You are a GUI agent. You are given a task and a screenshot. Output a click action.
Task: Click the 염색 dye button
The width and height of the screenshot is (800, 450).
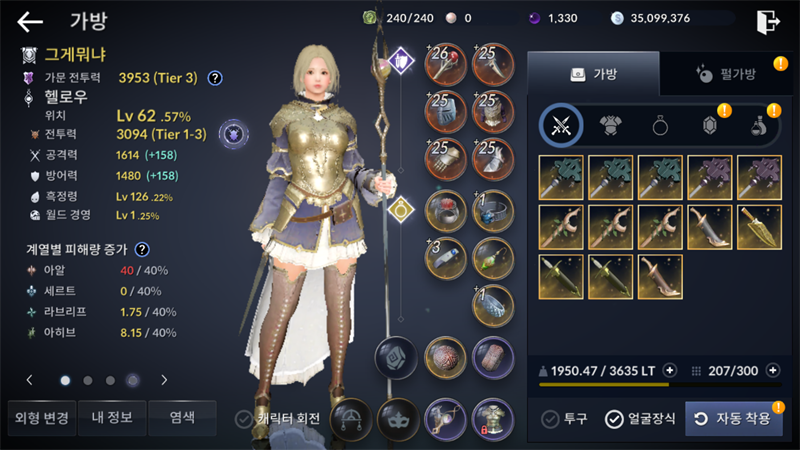pos(182,418)
